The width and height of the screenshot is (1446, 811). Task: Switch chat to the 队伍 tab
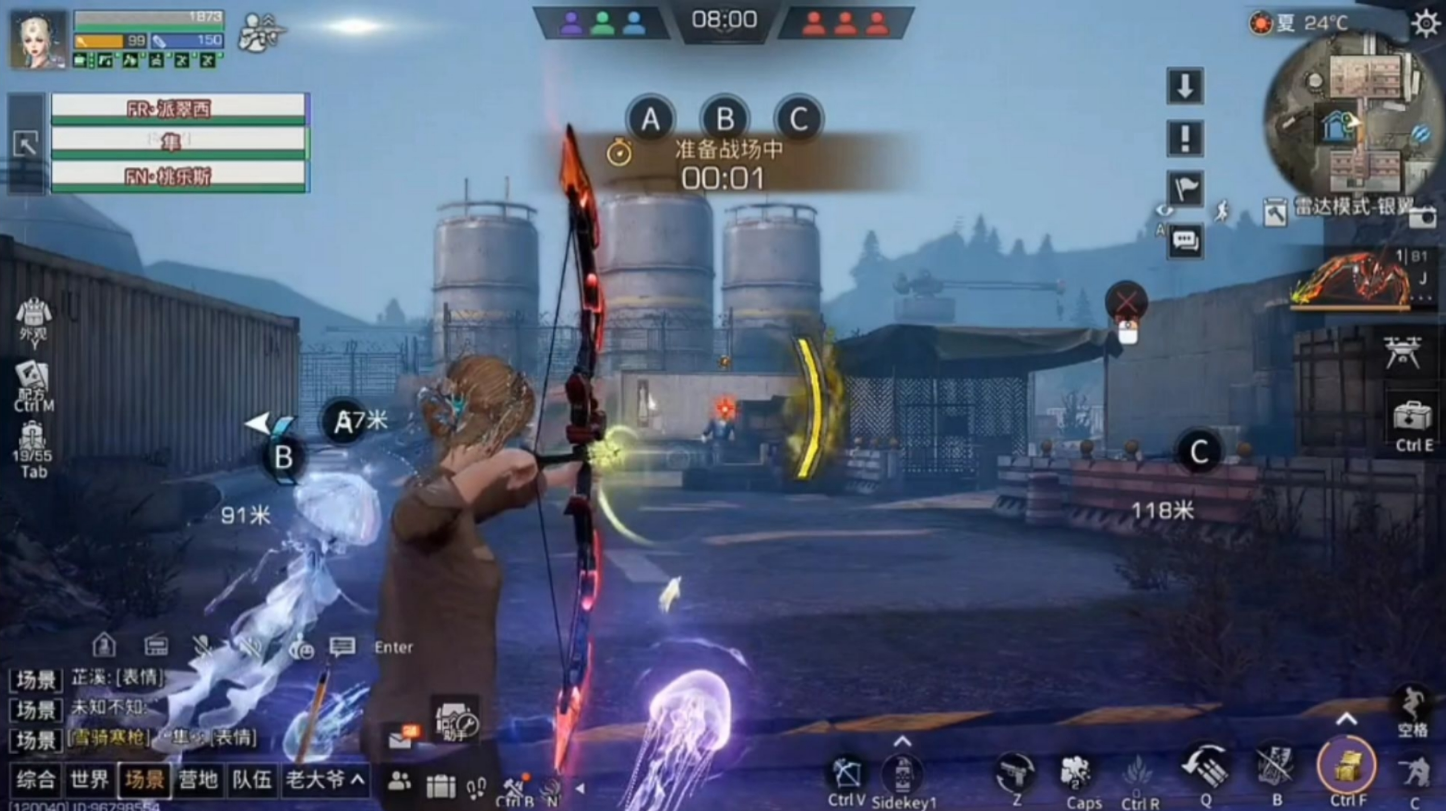pyautogui.click(x=251, y=780)
